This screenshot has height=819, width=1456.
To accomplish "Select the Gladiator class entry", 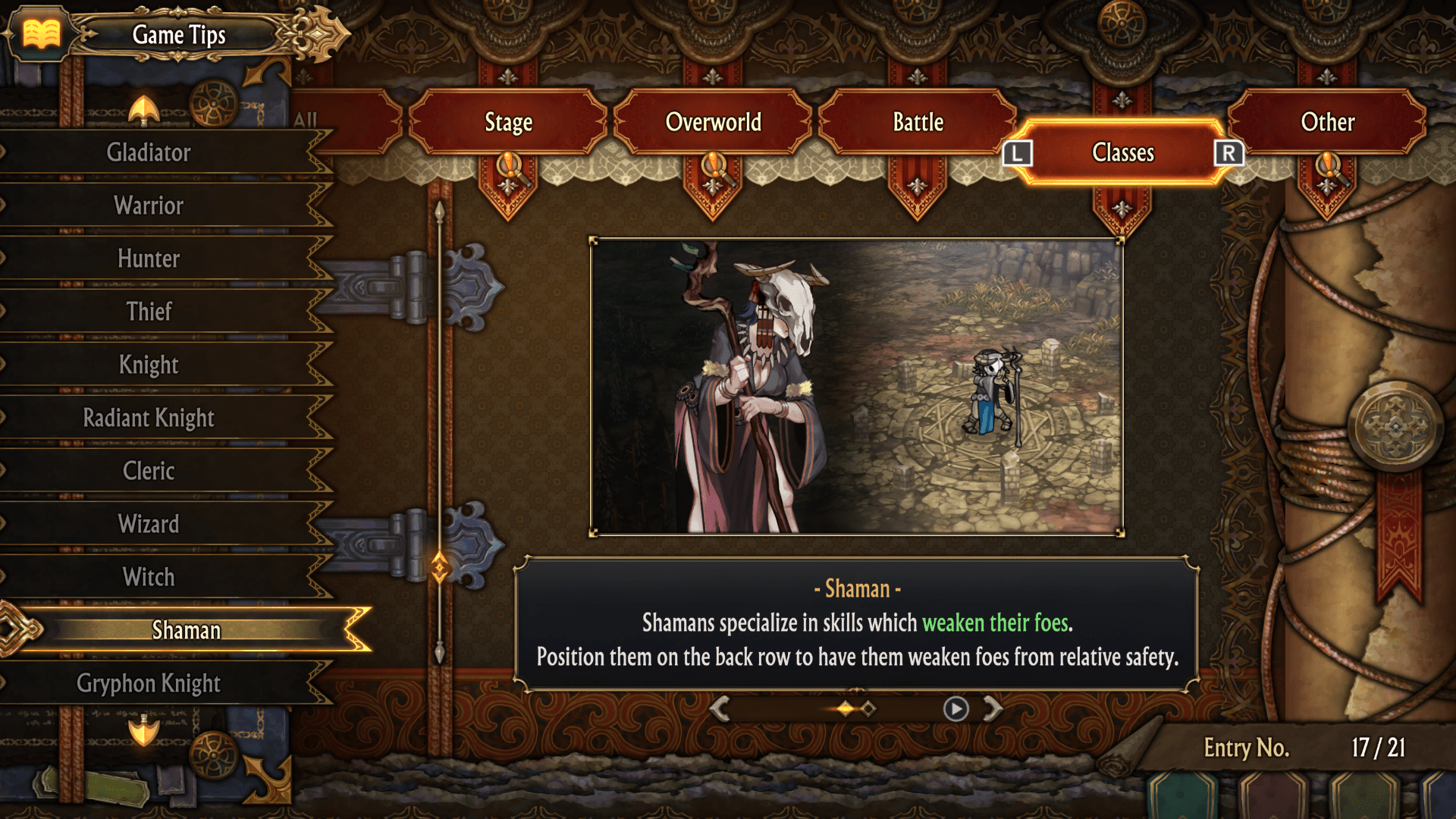I will point(149,152).
